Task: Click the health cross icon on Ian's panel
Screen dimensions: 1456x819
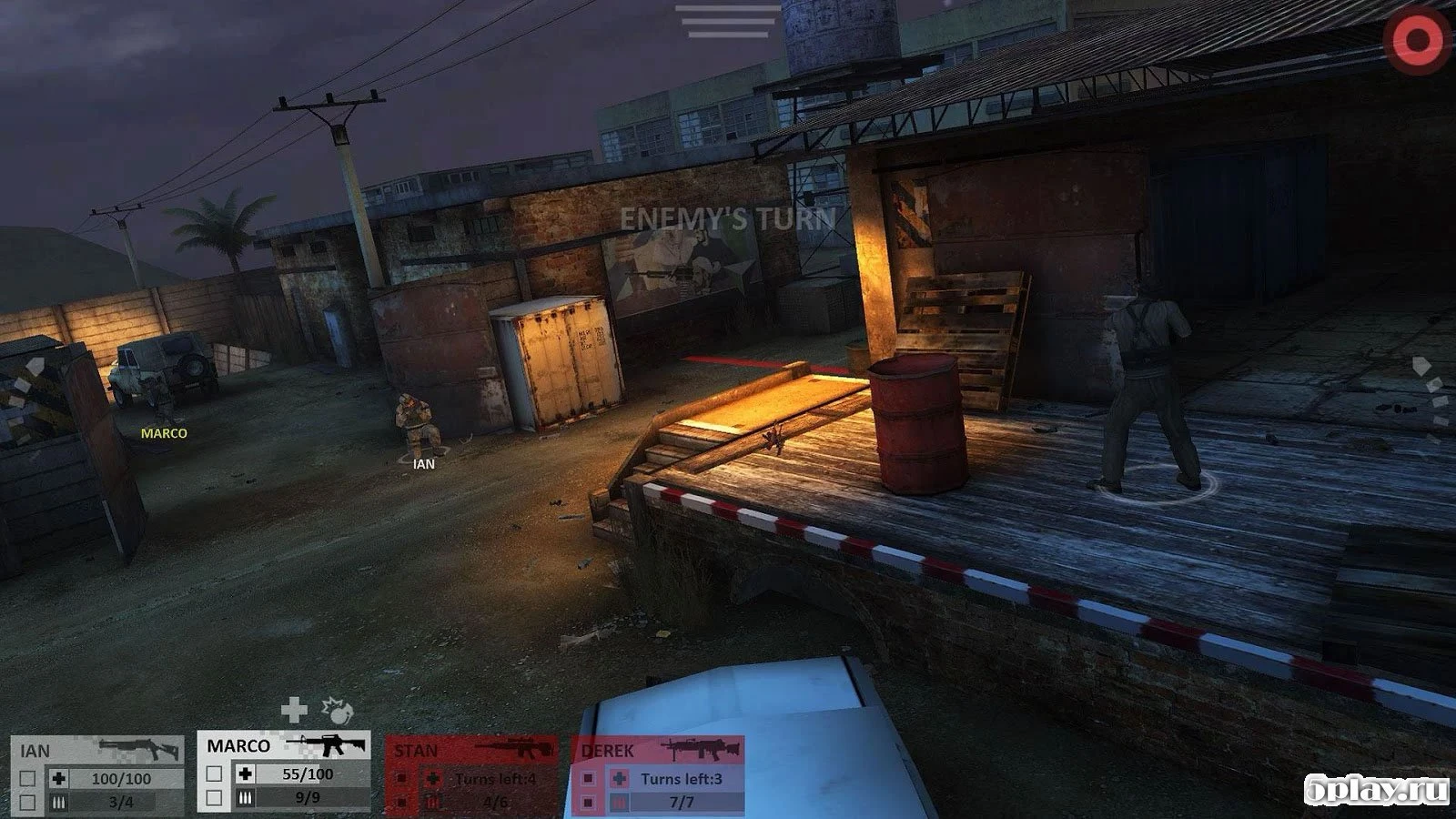Action: click(57, 778)
